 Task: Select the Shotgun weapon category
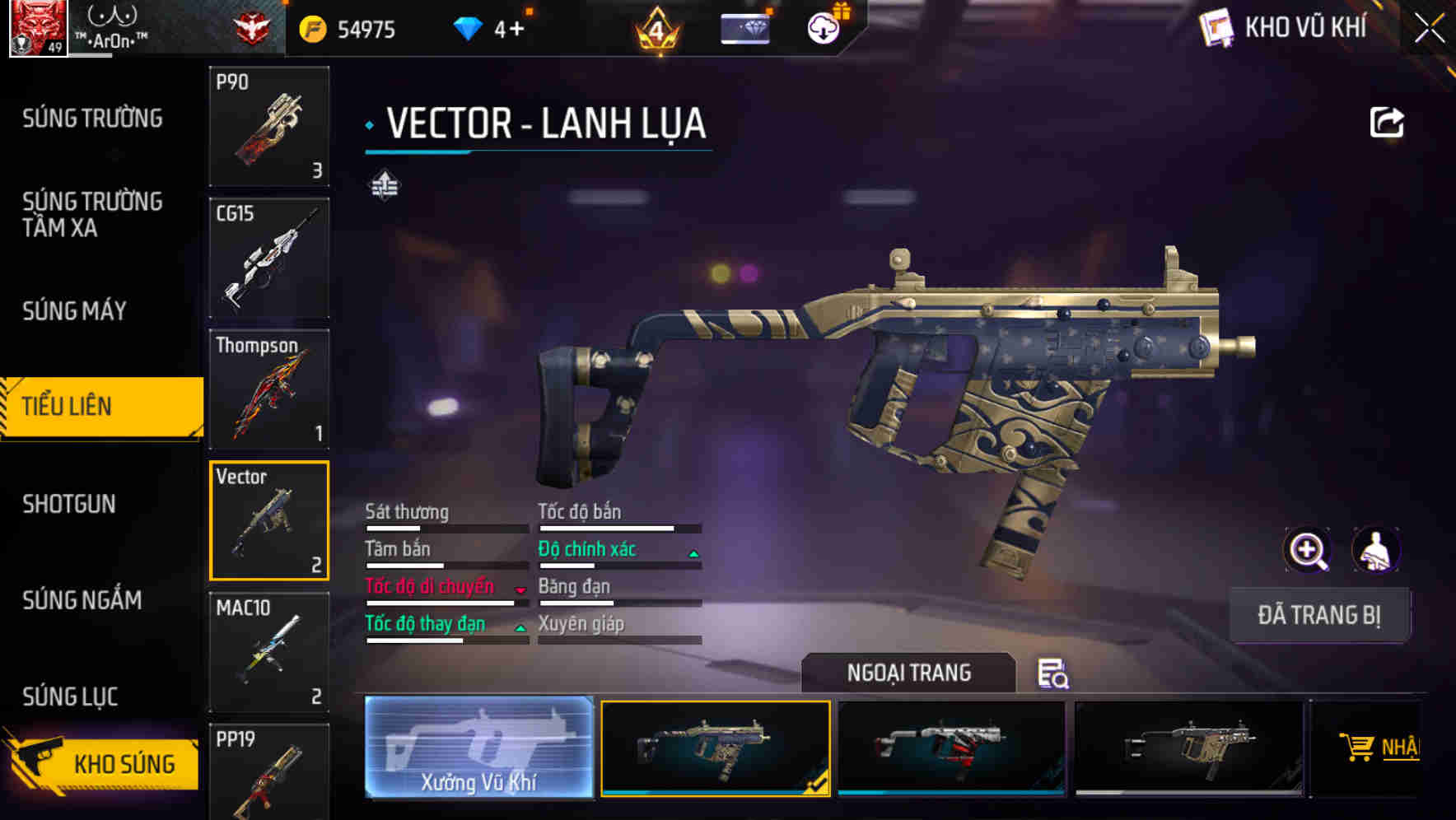point(70,504)
